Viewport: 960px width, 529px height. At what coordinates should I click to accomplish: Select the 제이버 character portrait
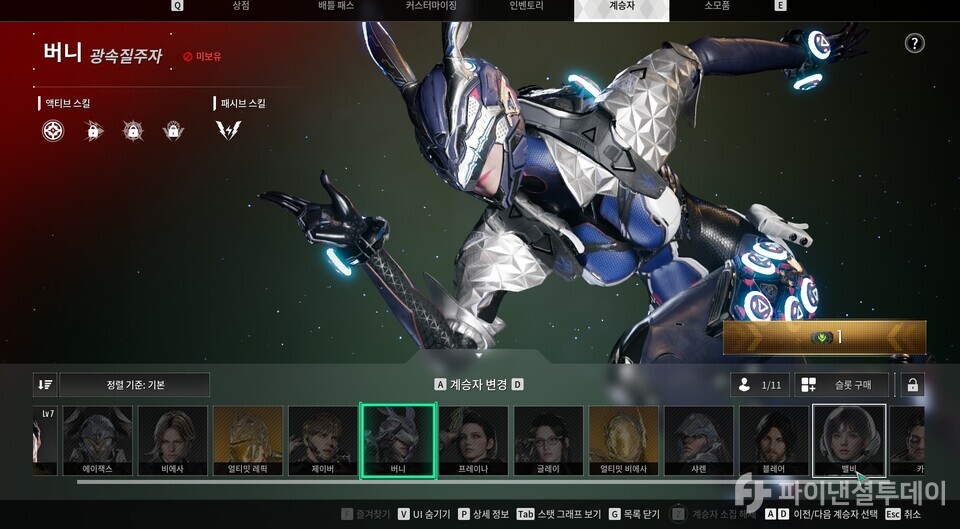click(323, 440)
